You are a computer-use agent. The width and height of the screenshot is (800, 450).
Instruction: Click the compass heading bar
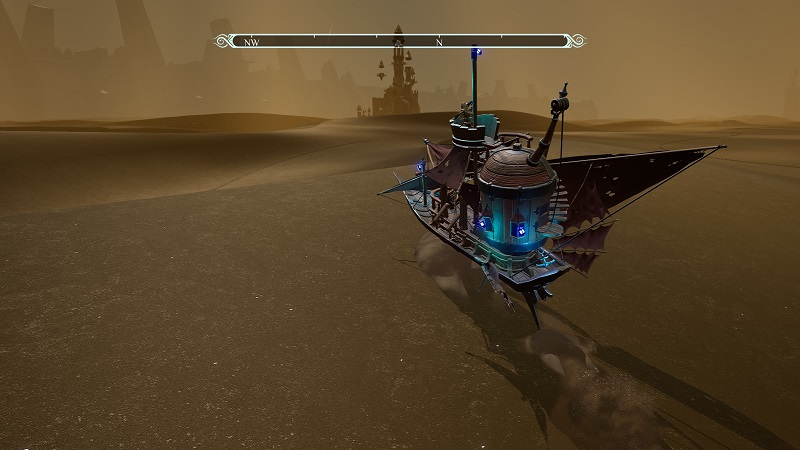[400, 41]
